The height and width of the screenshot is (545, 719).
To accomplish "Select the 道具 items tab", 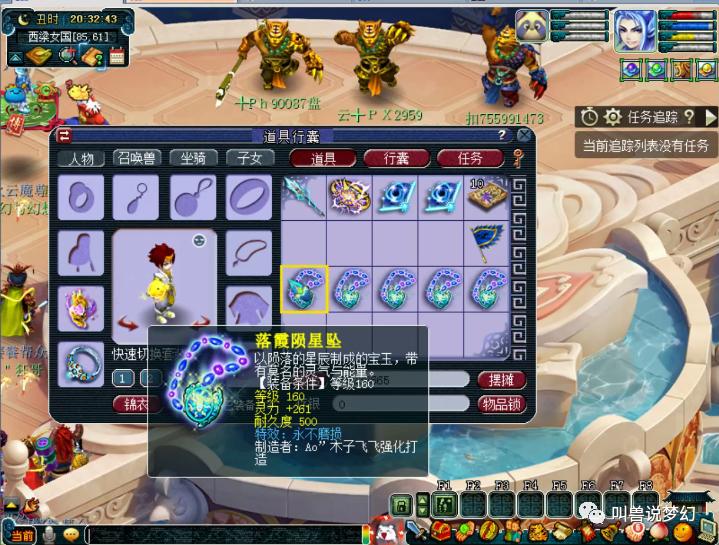I will [323, 158].
